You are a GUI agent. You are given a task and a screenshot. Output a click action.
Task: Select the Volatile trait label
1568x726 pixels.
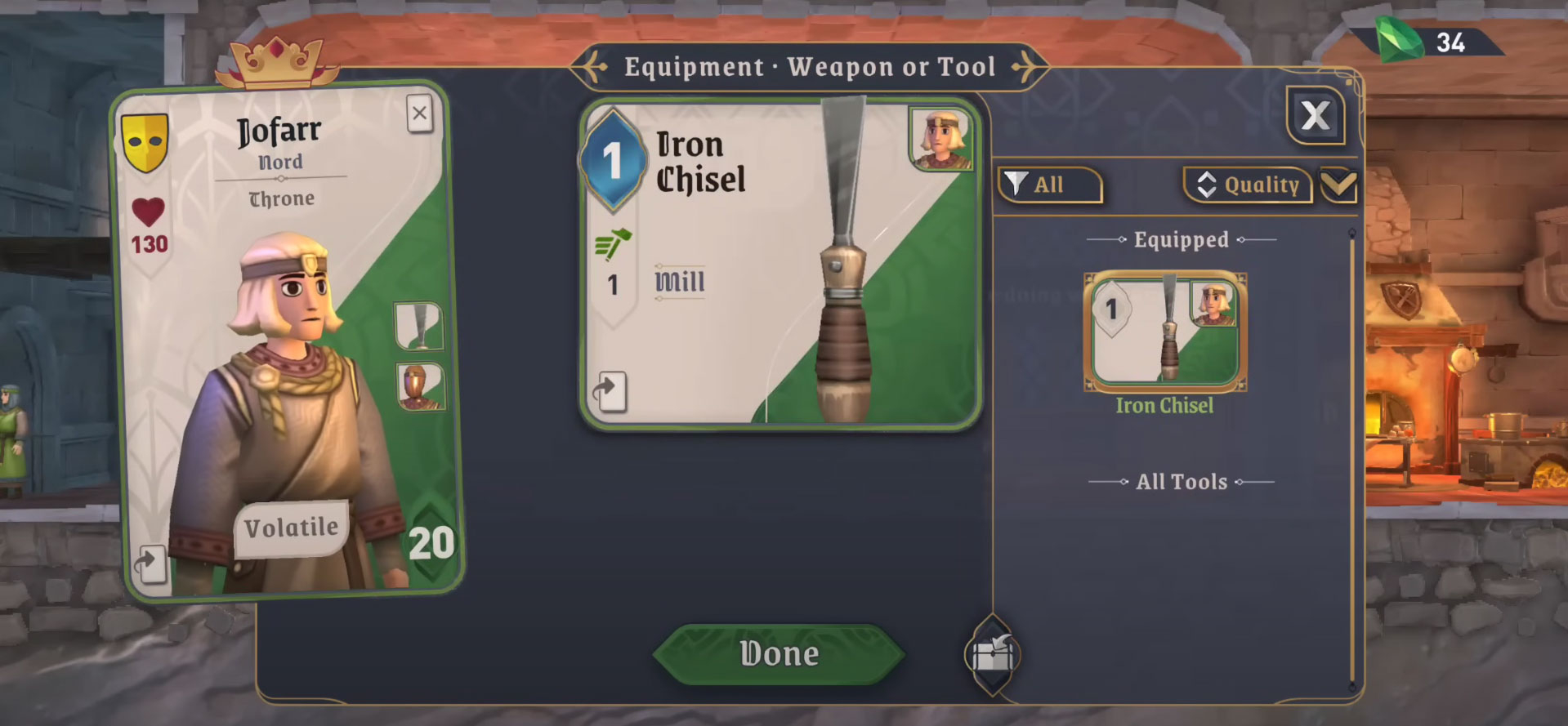[291, 528]
